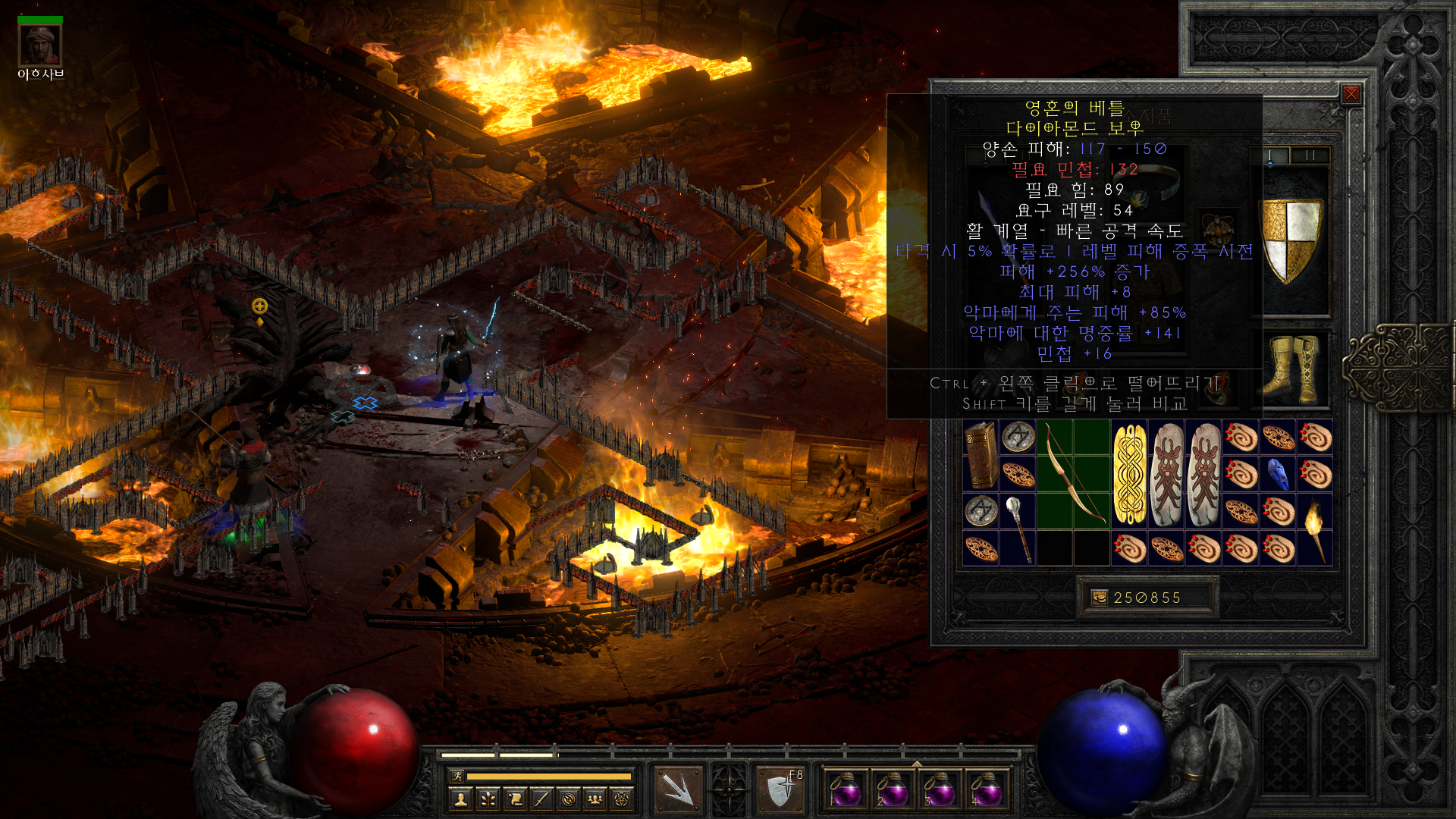Select the equipped yellow boots
1456x819 pixels.
coord(1291,369)
